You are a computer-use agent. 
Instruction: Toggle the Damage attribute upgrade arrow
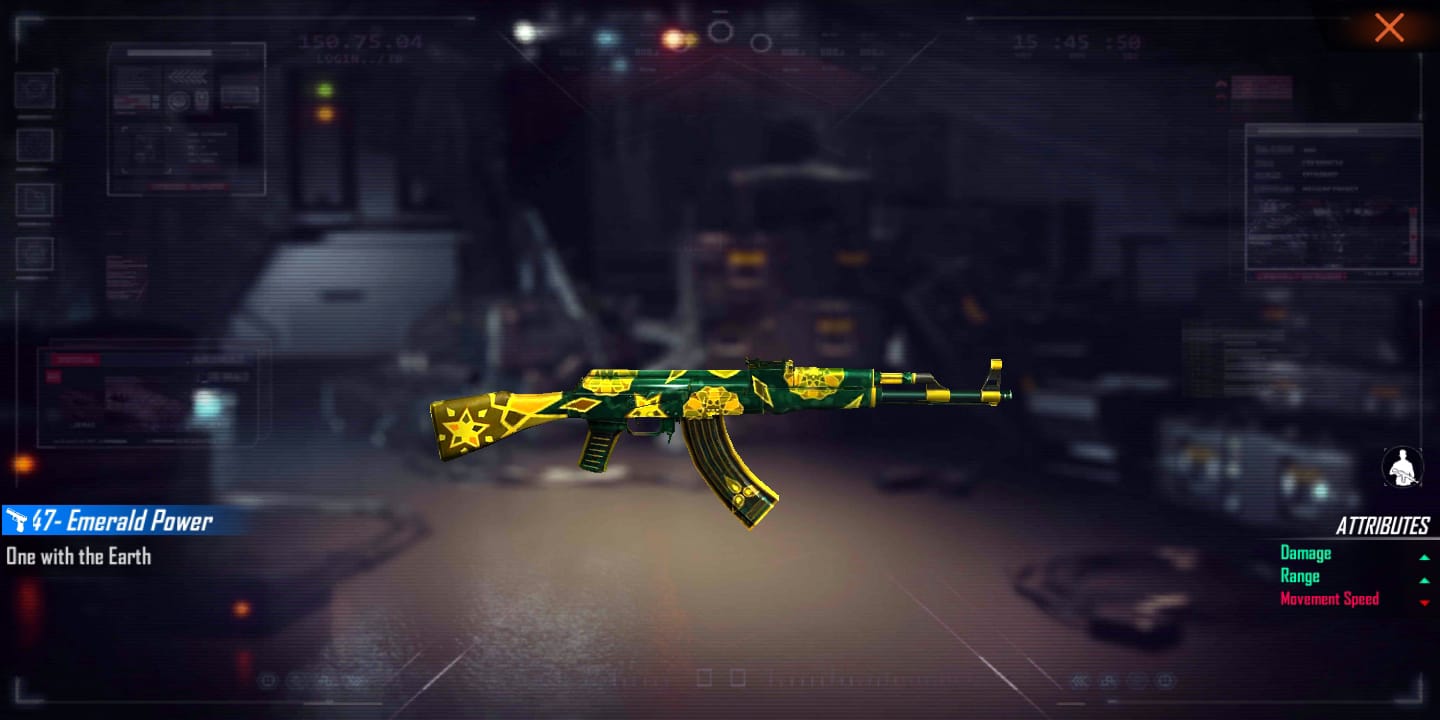coord(1426,556)
